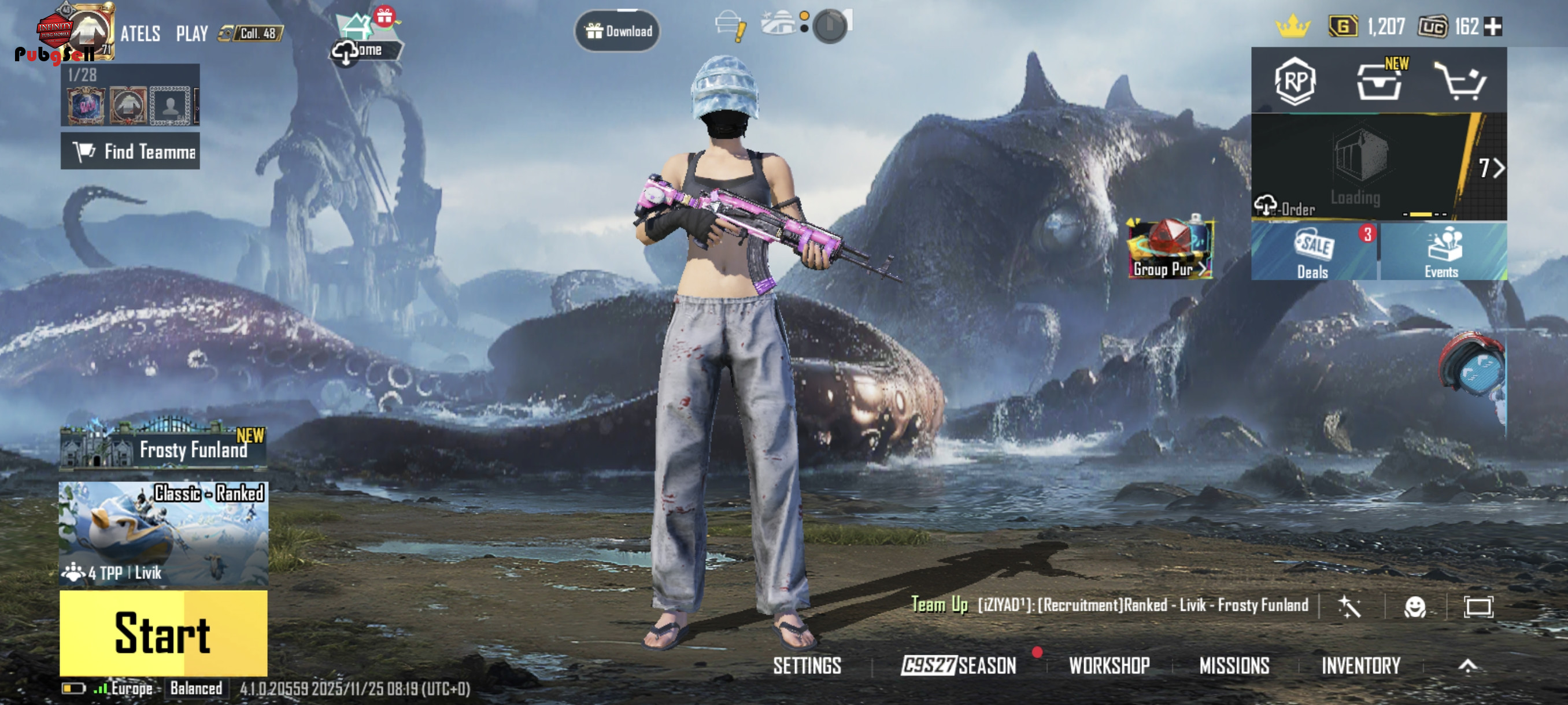The width and height of the screenshot is (1568, 705).
Task: Open the shopping cart shop
Action: click(1460, 81)
